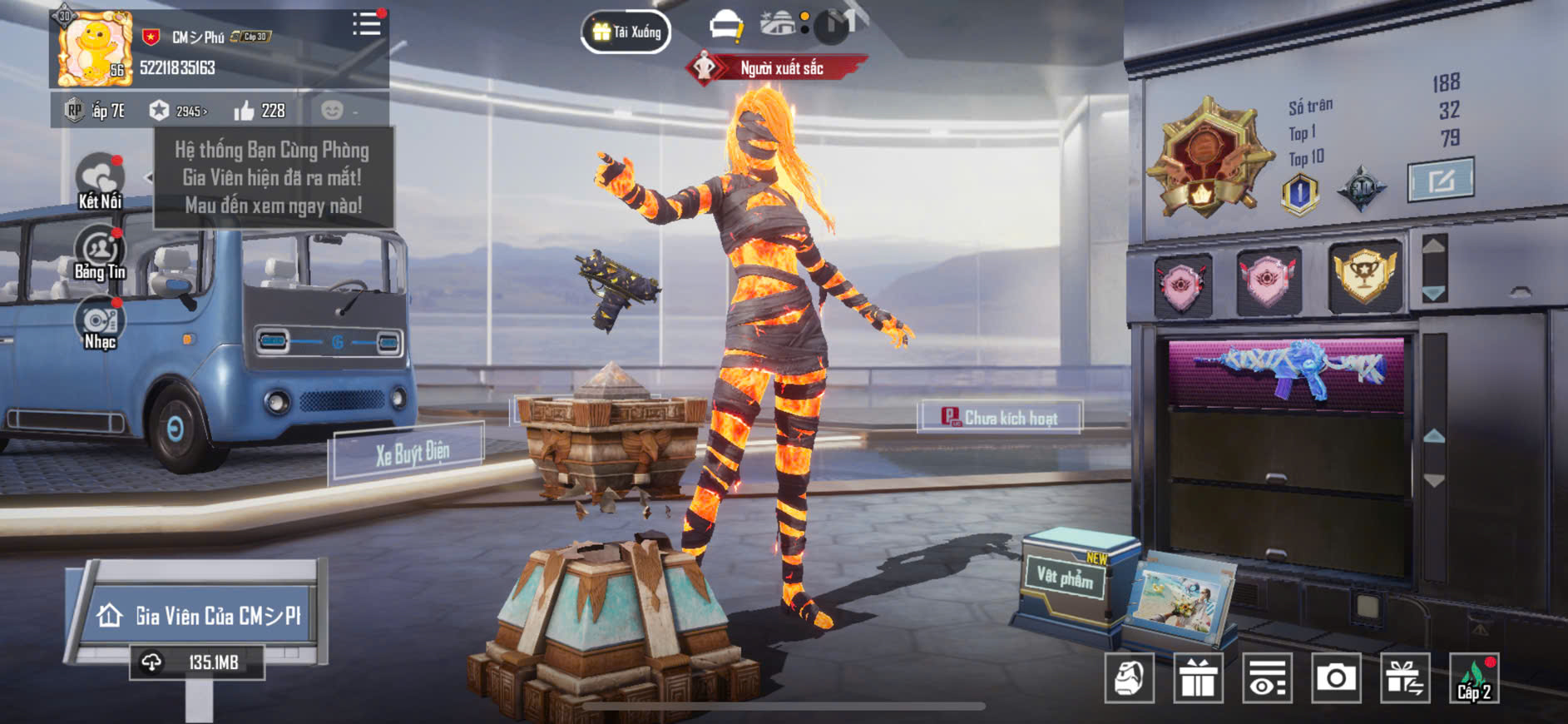Select the purple weapon skin showcase slot
Image resolution: width=1568 pixels, height=724 pixels.
(x=1286, y=370)
